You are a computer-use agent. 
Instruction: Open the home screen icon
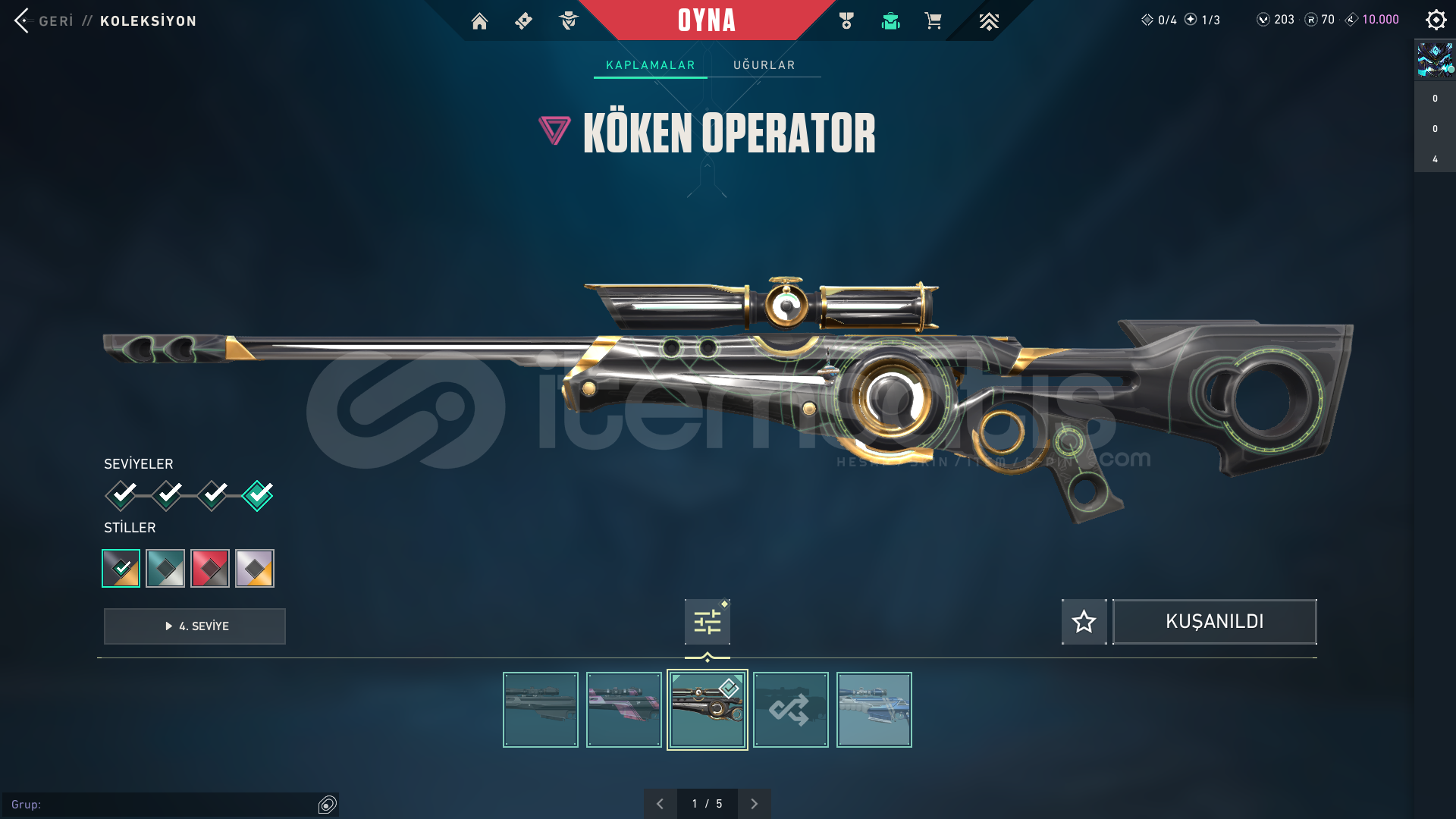(x=479, y=21)
